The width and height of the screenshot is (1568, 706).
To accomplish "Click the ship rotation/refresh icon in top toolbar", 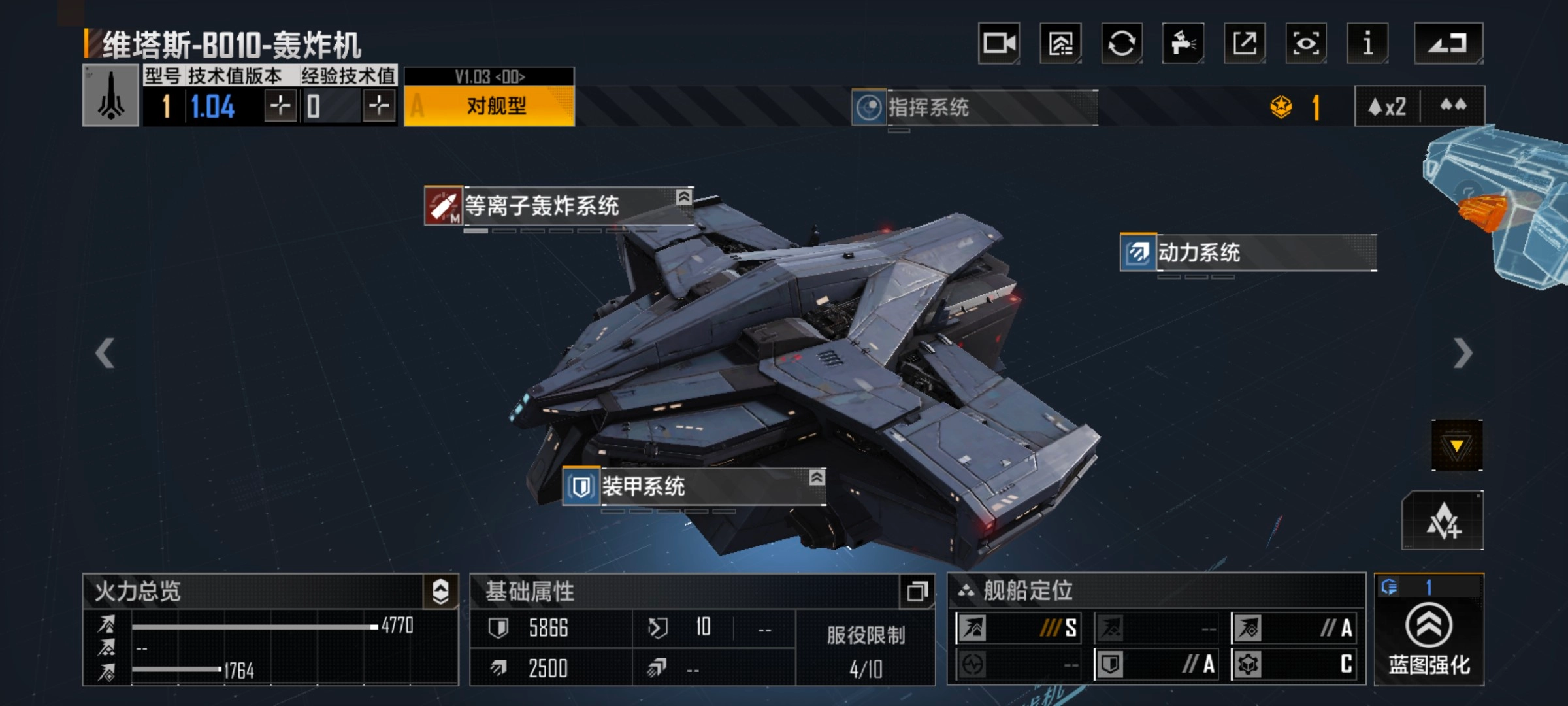I will pos(1121,42).
